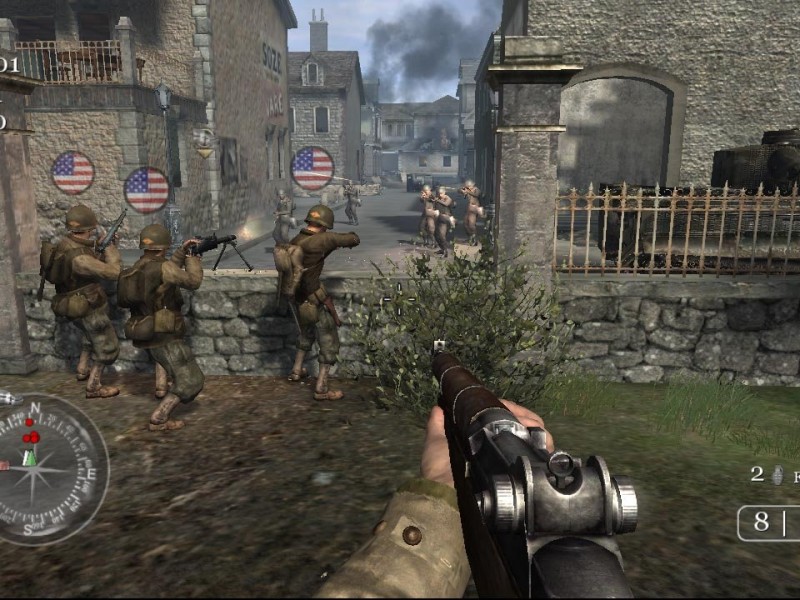Select the frag grenade icon
Viewport: 800px width, 600px height.
777,475
